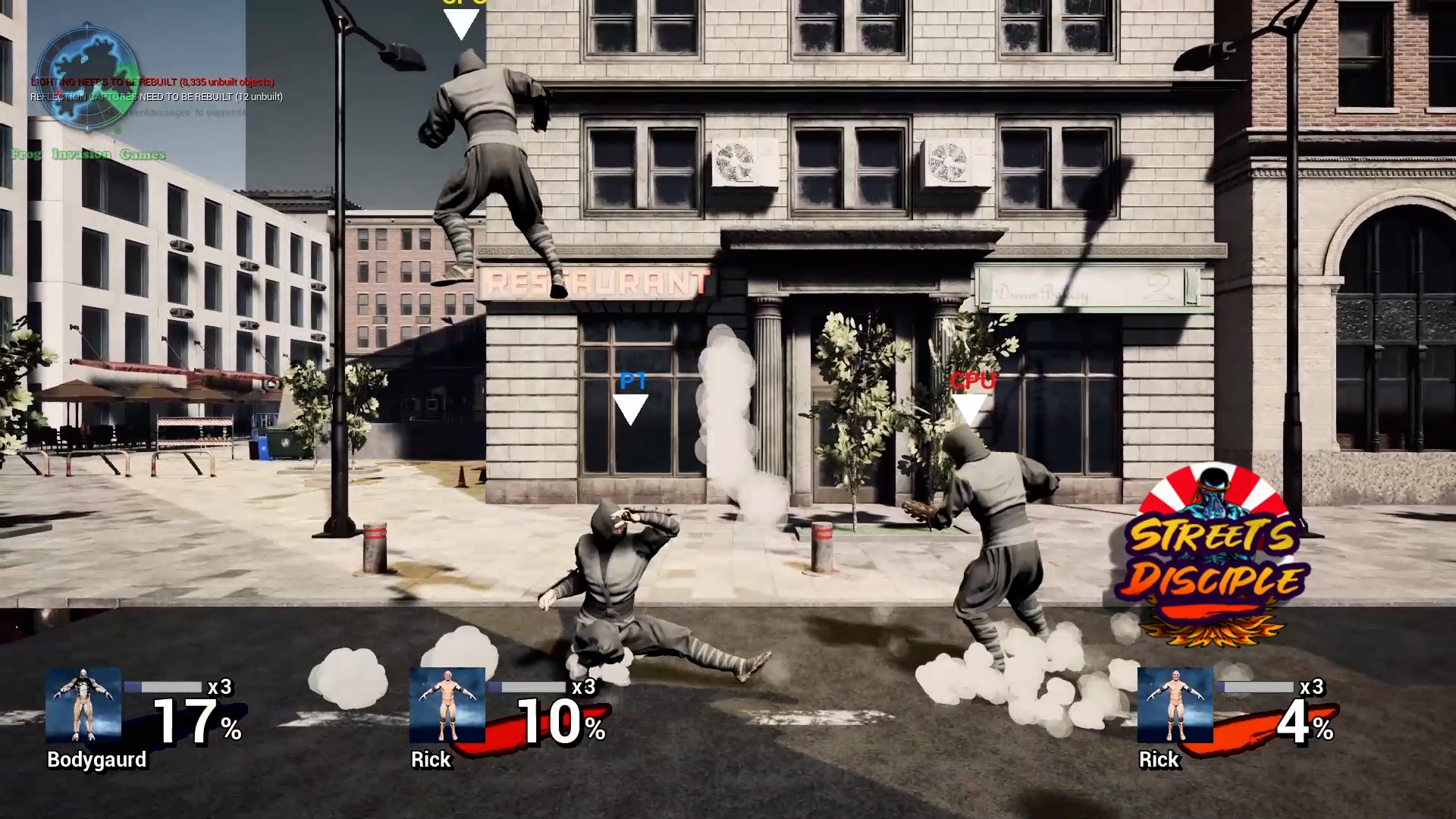This screenshot has height=819, width=1456.
Task: Select the Bodygaurd fighter portrait
Action: (83, 705)
